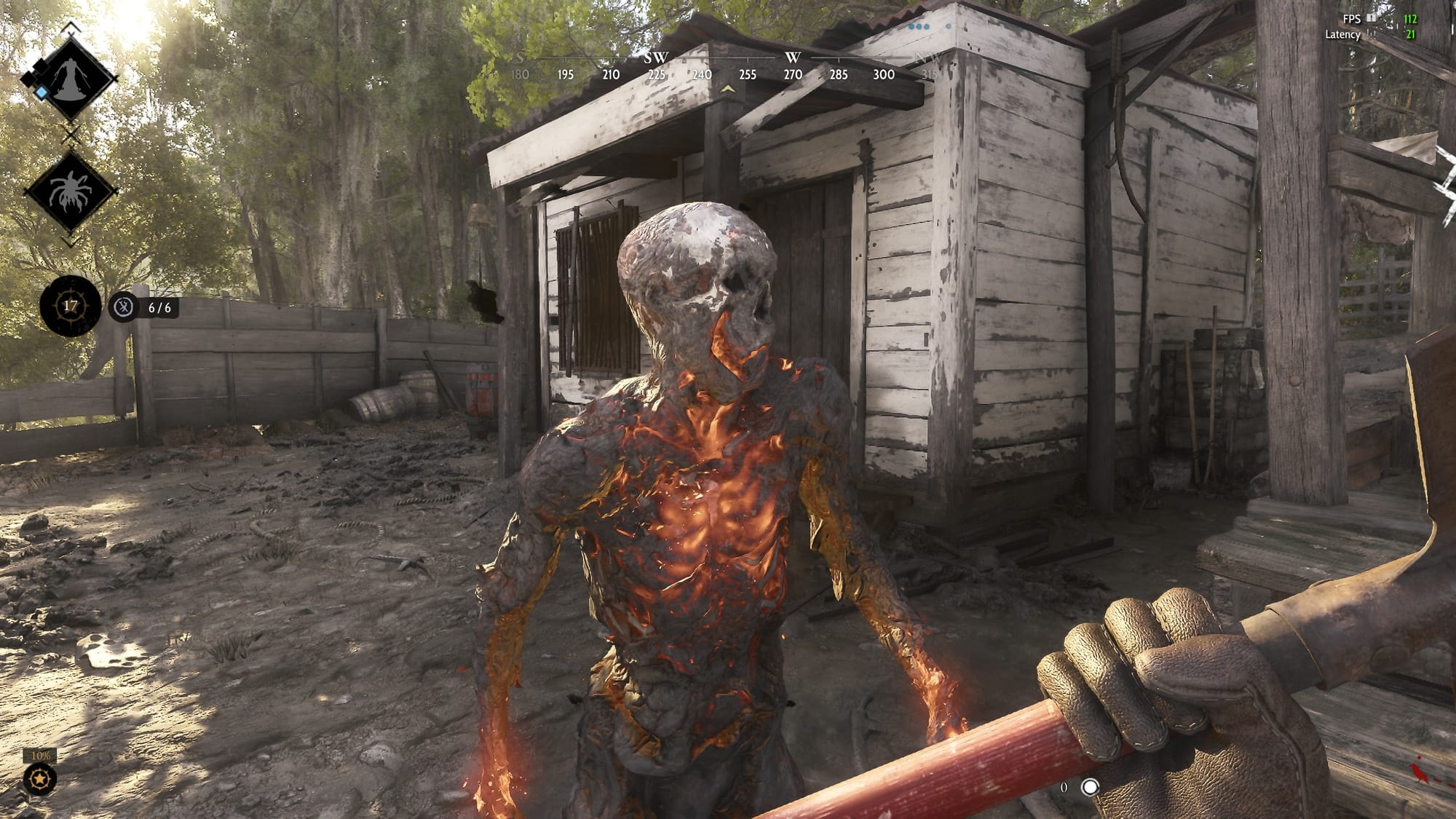Image resolution: width=1456 pixels, height=819 pixels.
Task: Collapse the chevron below the Spider boss diamond
Action: 70,240
